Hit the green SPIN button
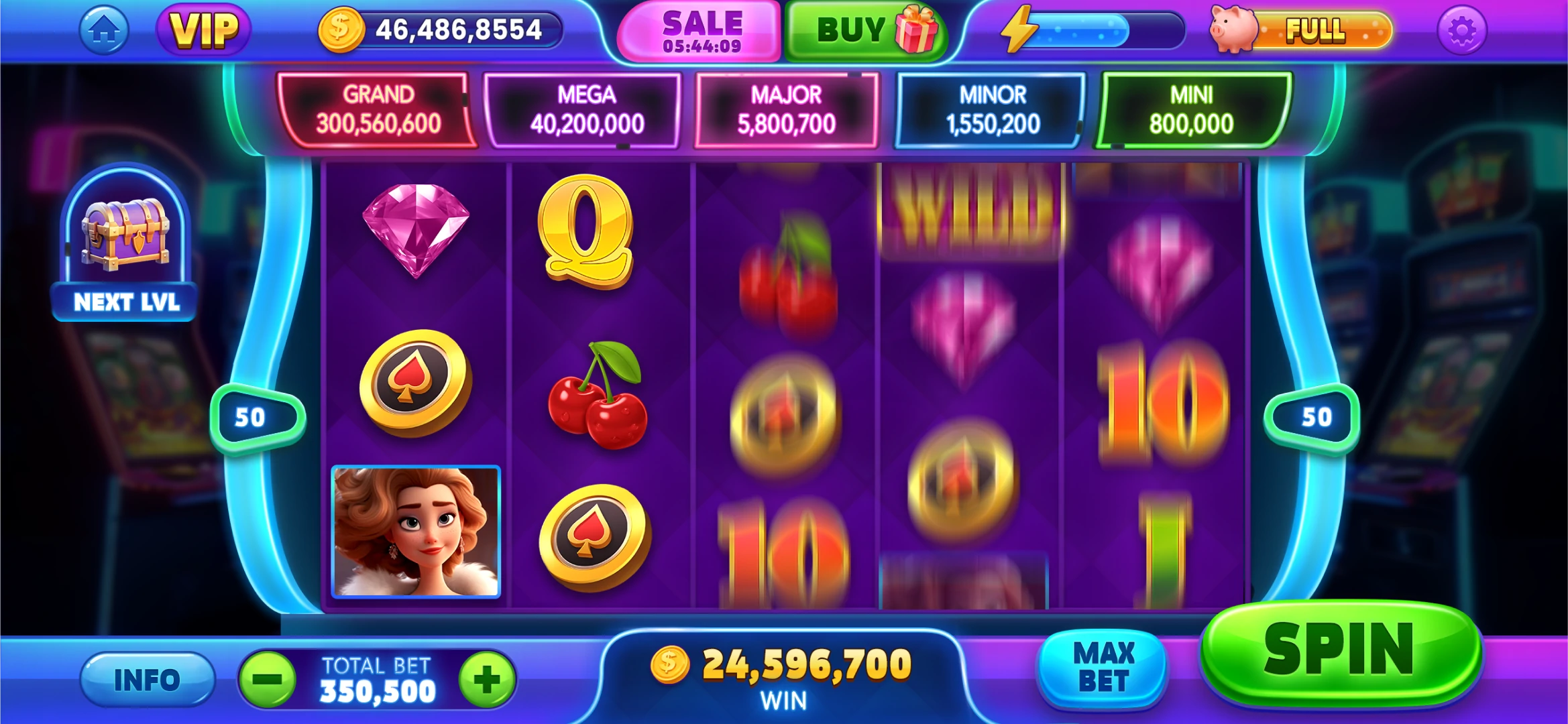The width and height of the screenshot is (1568, 724). point(1340,650)
